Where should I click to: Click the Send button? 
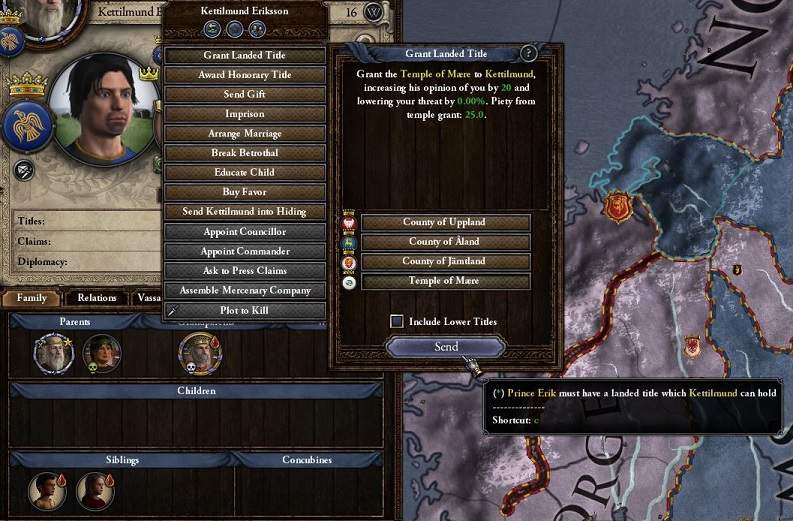(x=446, y=346)
